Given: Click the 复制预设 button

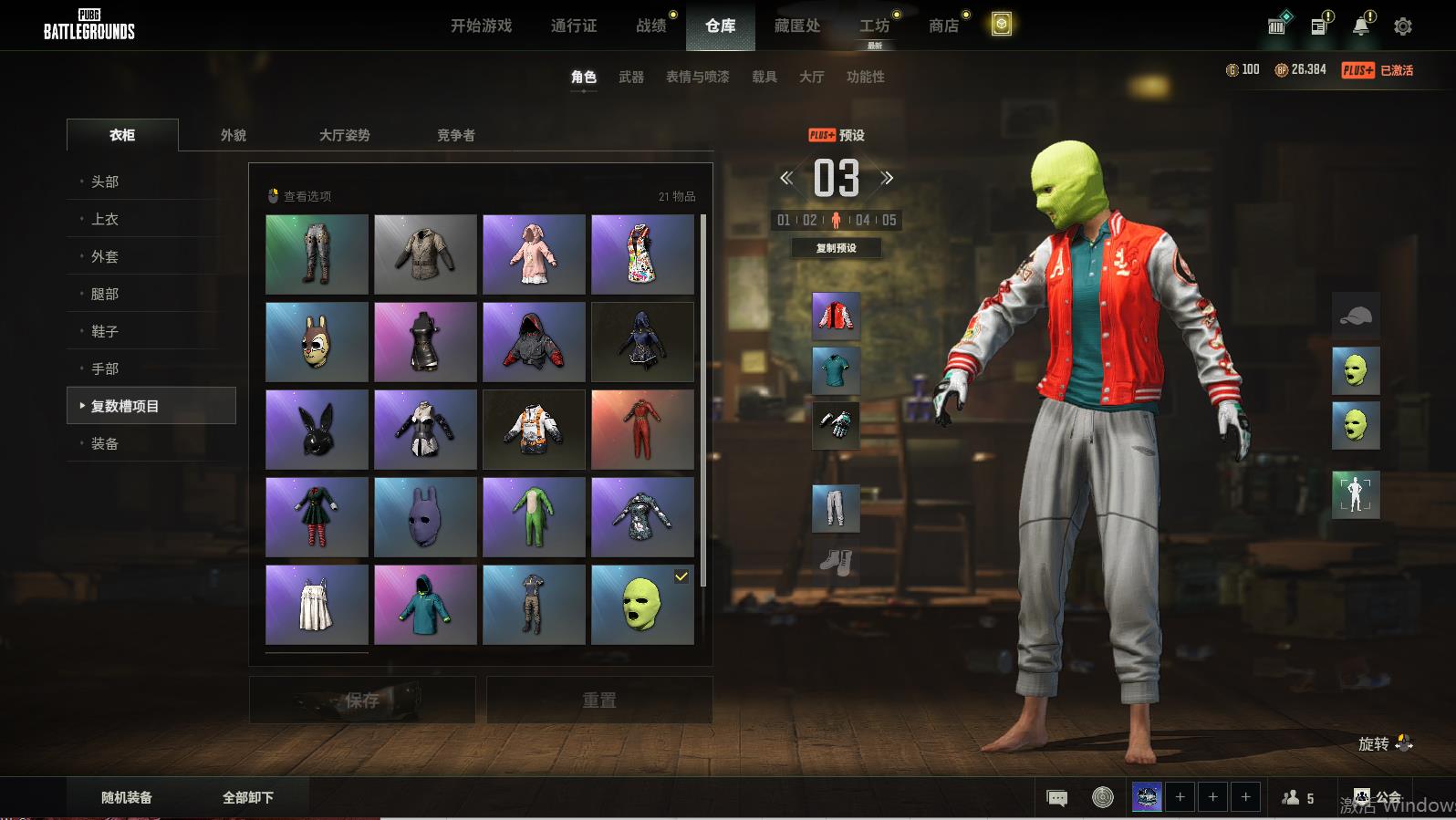Looking at the screenshot, I should coord(836,248).
